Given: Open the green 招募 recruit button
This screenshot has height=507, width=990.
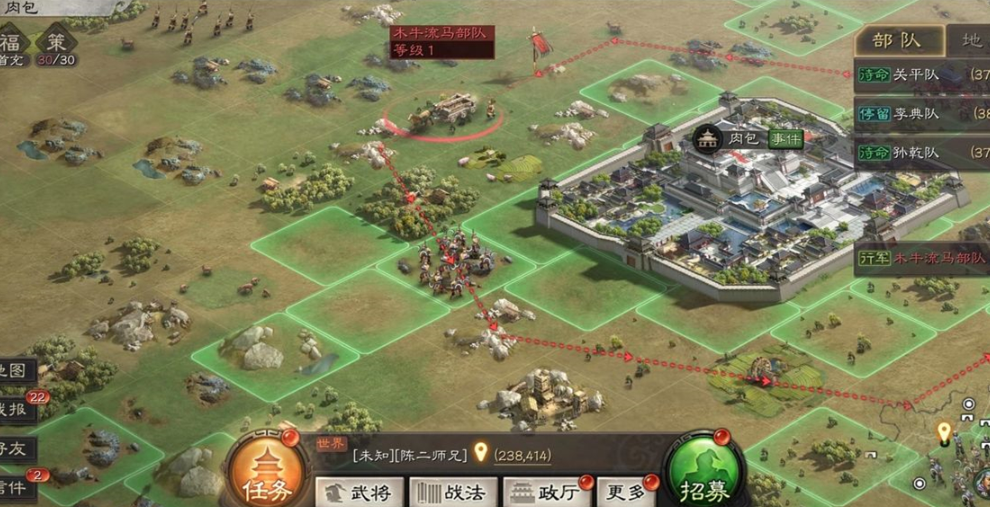Looking at the screenshot, I should click(705, 472).
